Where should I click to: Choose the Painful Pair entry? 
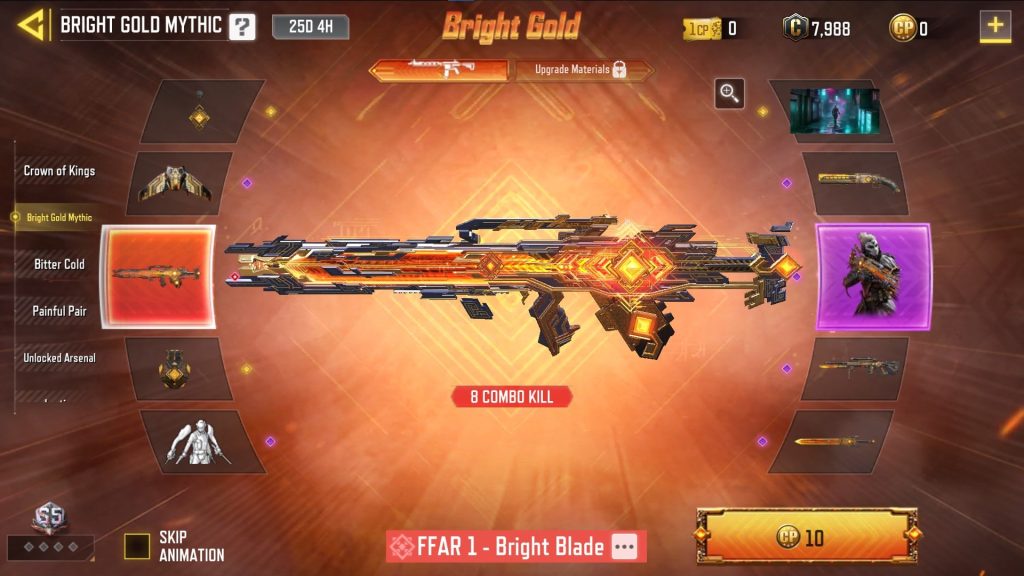(59, 311)
